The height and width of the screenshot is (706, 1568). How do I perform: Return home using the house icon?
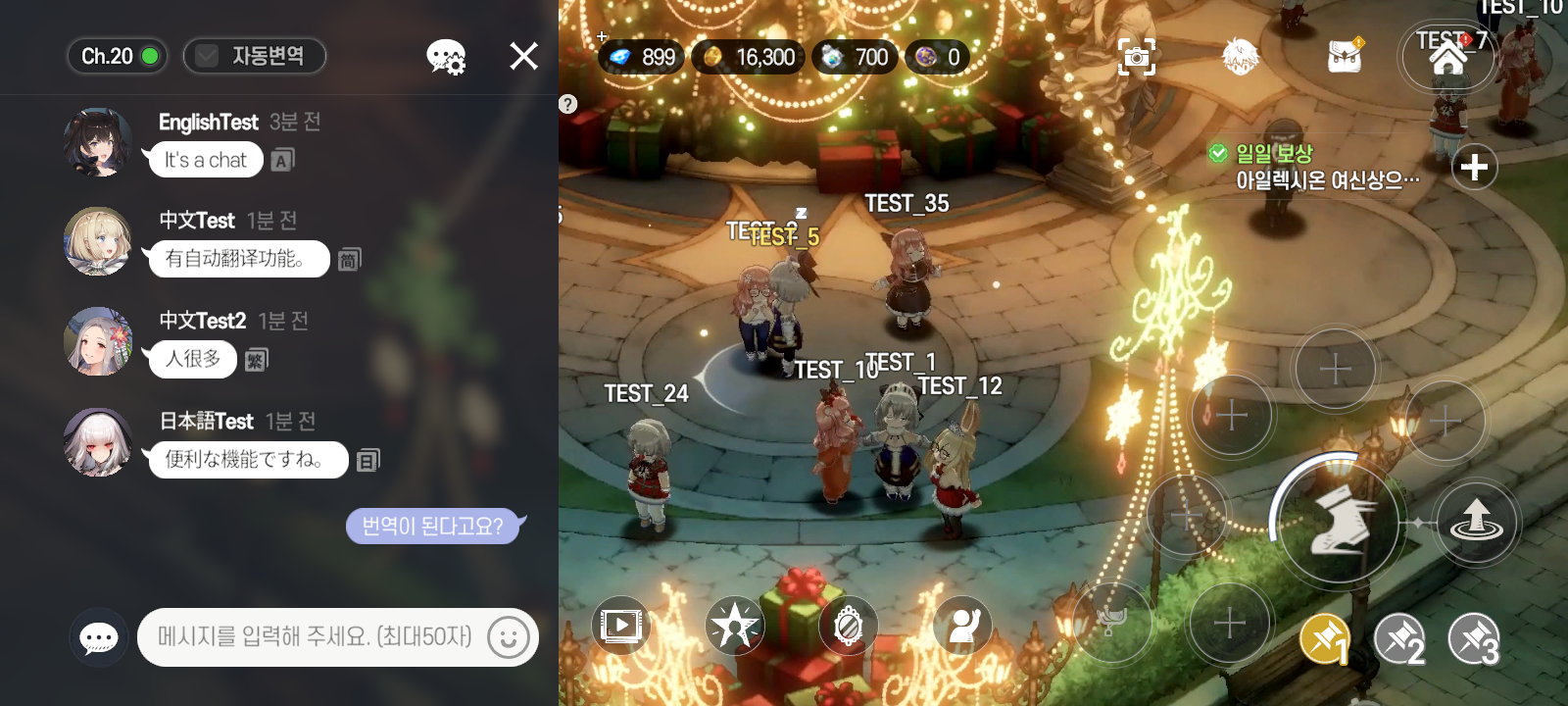click(1448, 58)
